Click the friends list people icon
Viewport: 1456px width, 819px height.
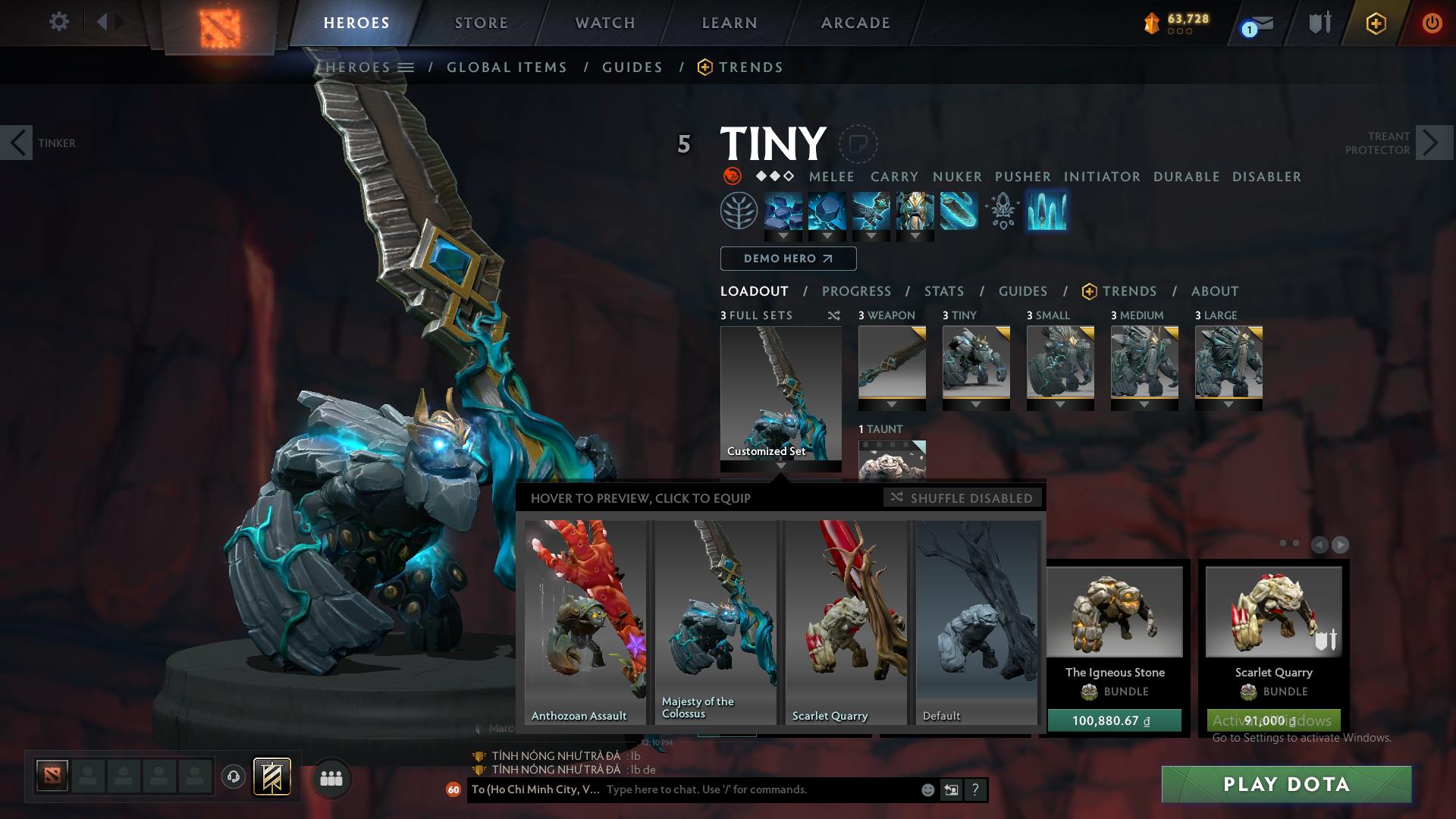click(331, 777)
